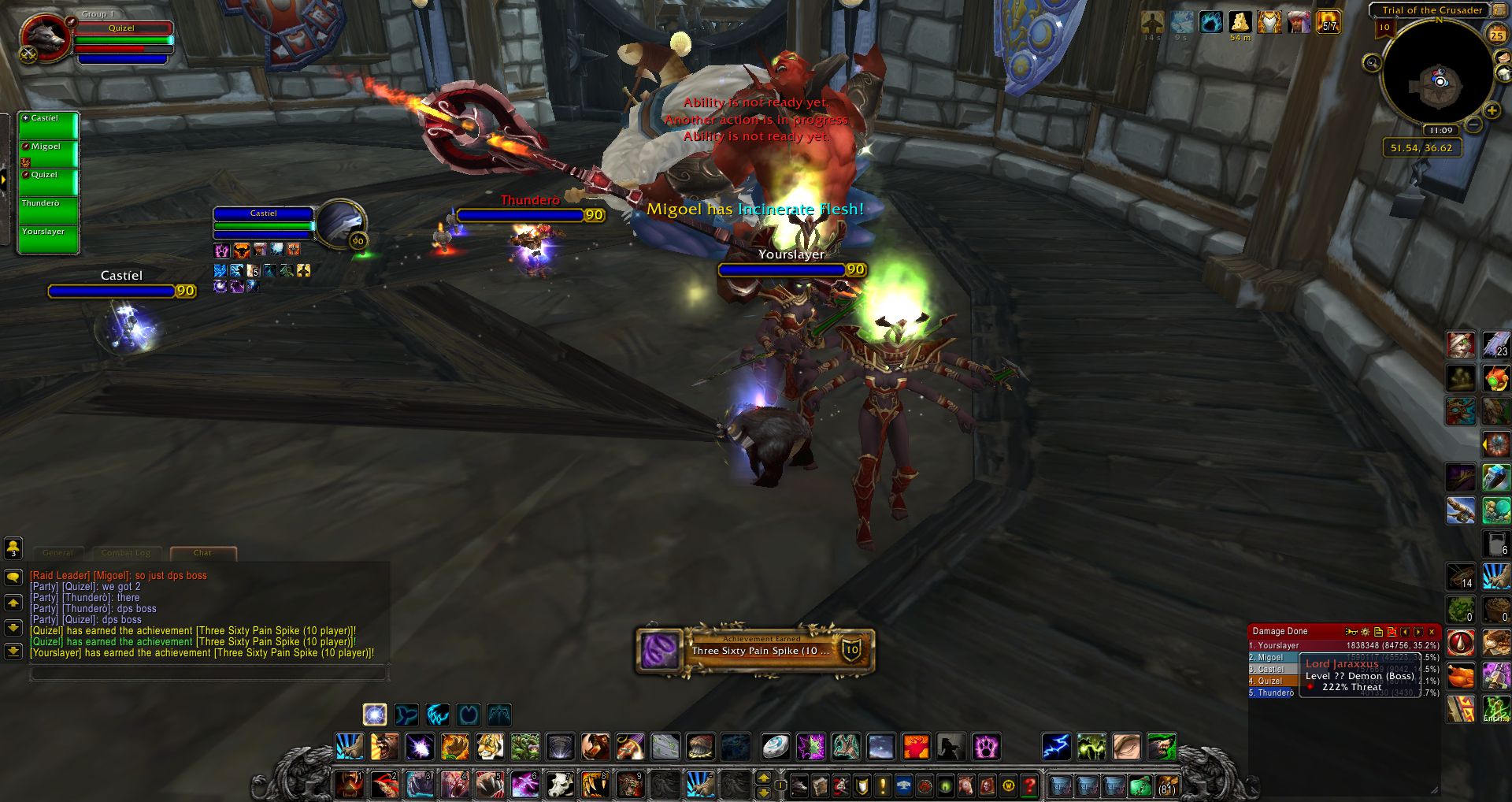Use the roasted turkey food item
Image resolution: width=1512 pixels, height=802 pixels.
pyautogui.click(x=1461, y=676)
